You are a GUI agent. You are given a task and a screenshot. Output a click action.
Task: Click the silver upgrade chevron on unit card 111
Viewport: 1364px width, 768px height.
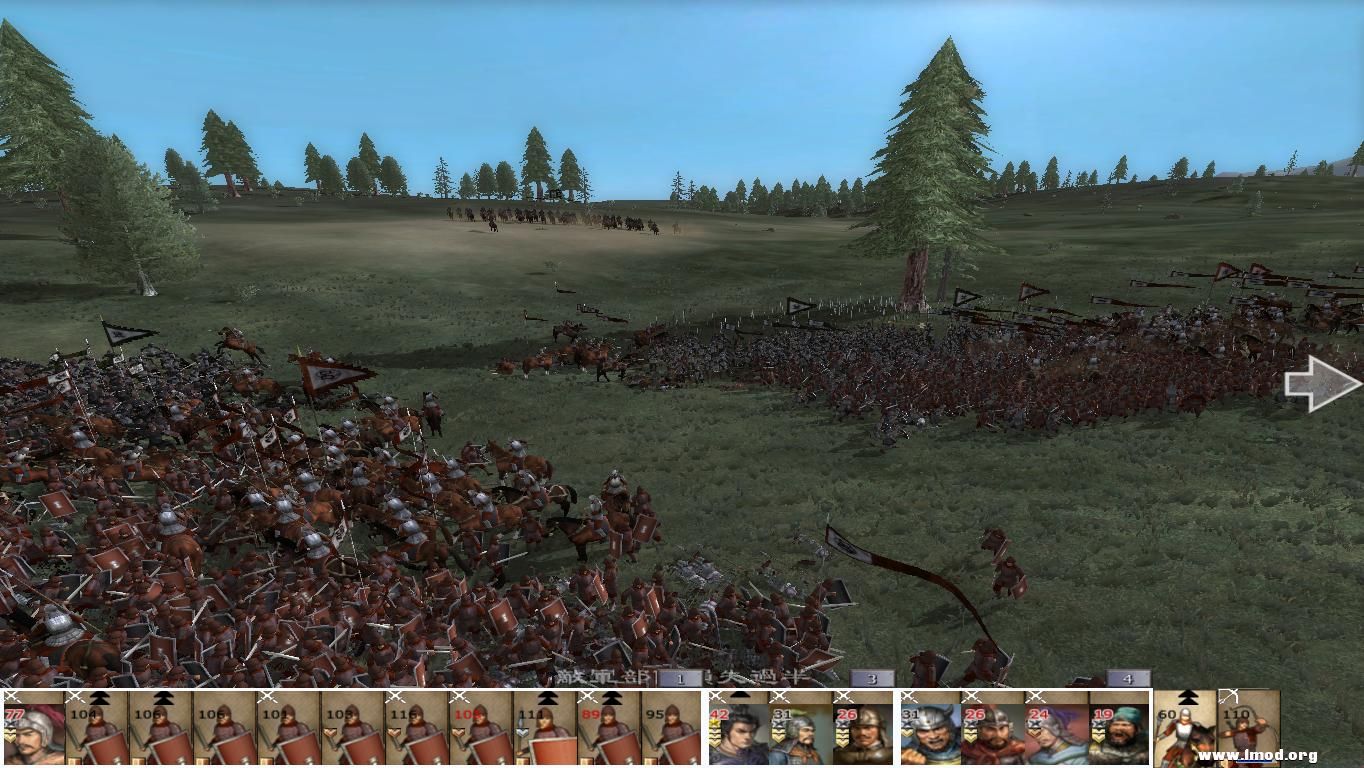[x=523, y=734]
